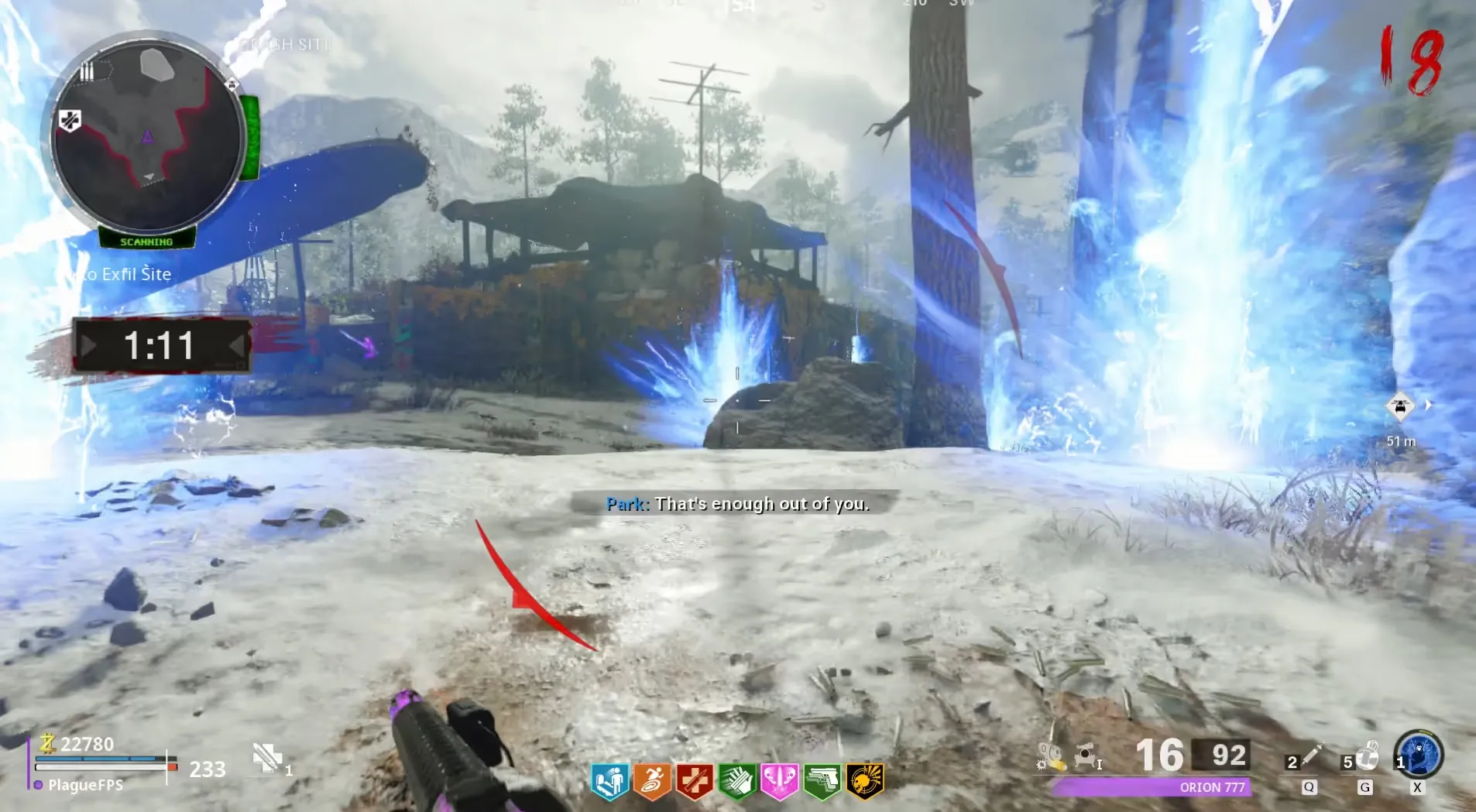Image resolution: width=1476 pixels, height=812 pixels.
Task: Click the exfil objective marker showing 51 m
Action: point(1400,406)
